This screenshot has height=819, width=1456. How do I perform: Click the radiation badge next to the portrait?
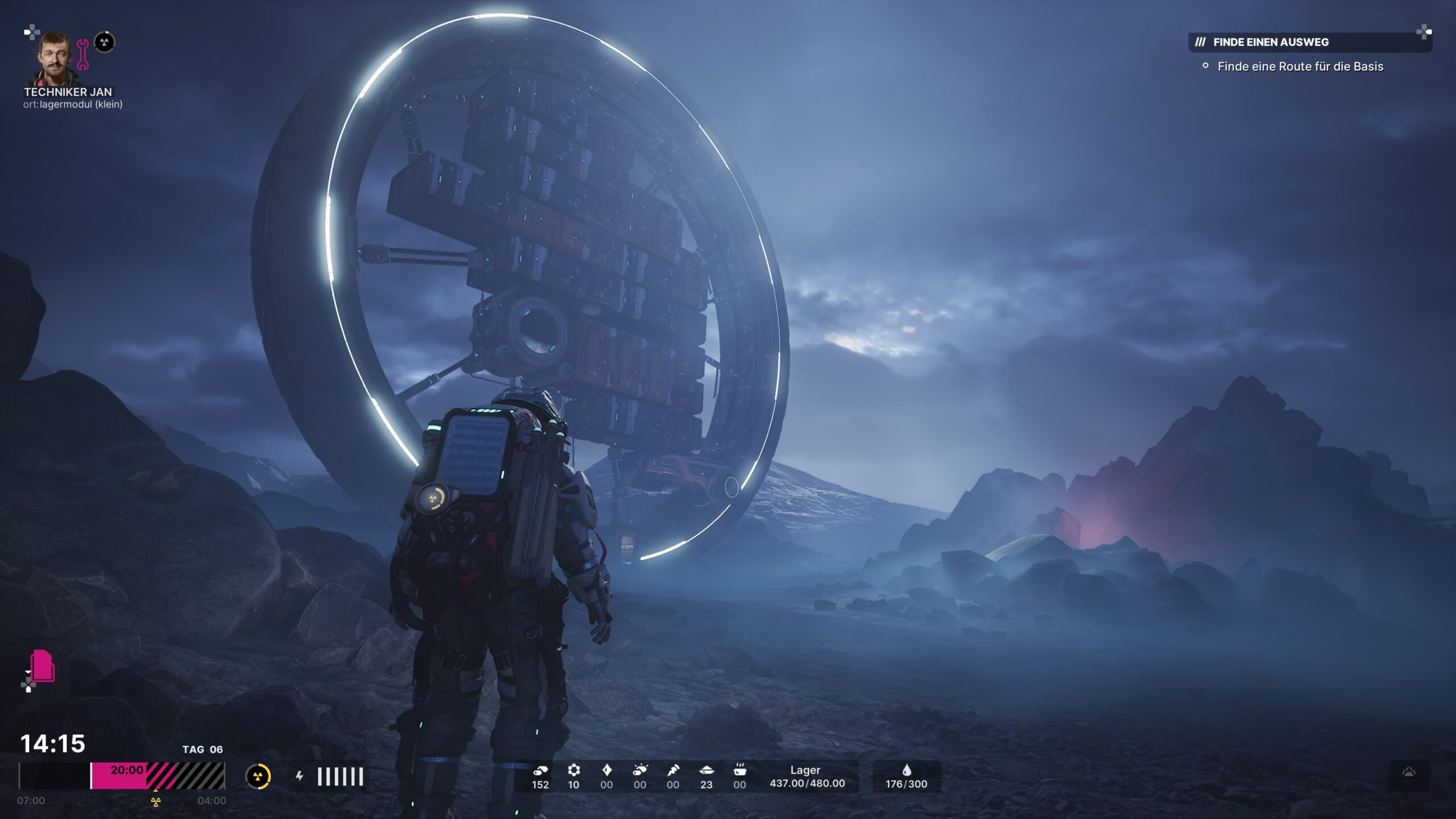pos(104,42)
